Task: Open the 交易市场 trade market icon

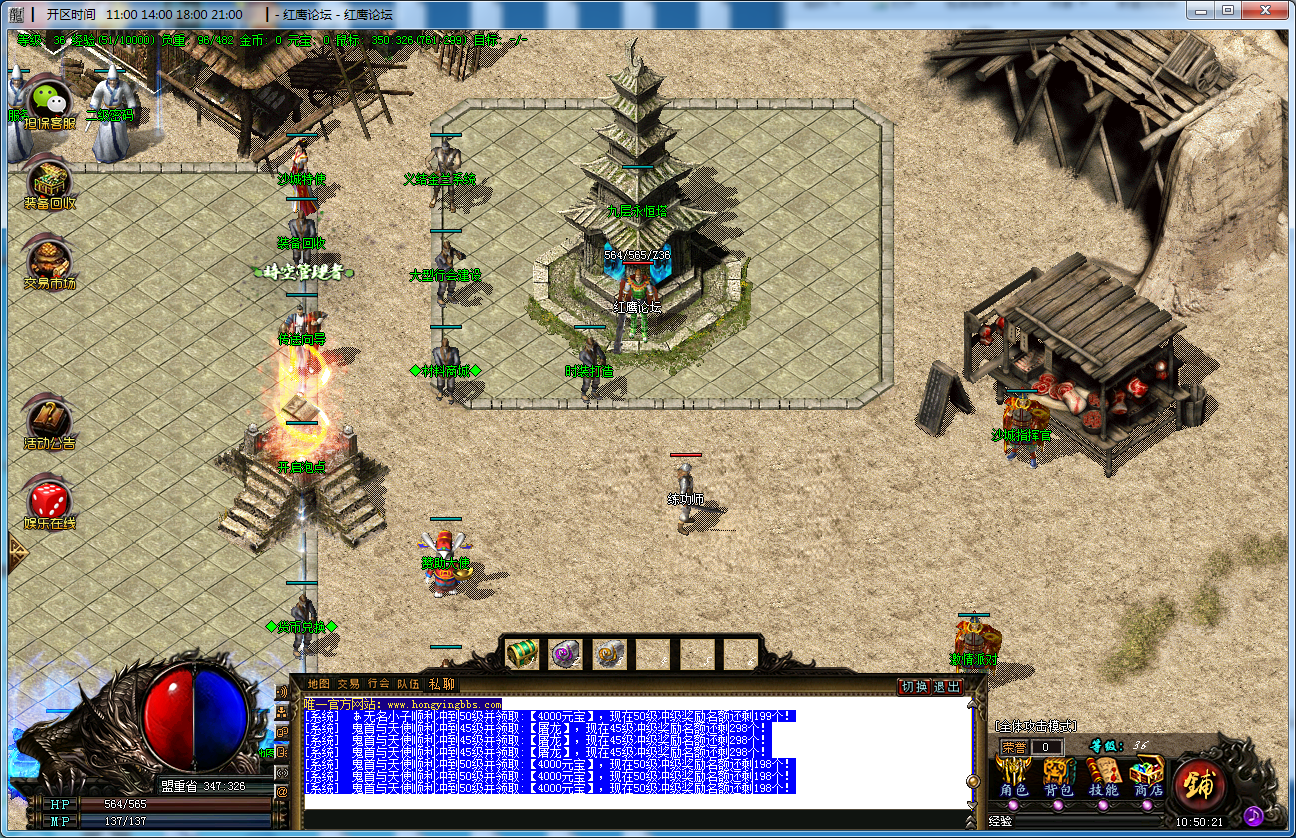Action: click(x=49, y=262)
